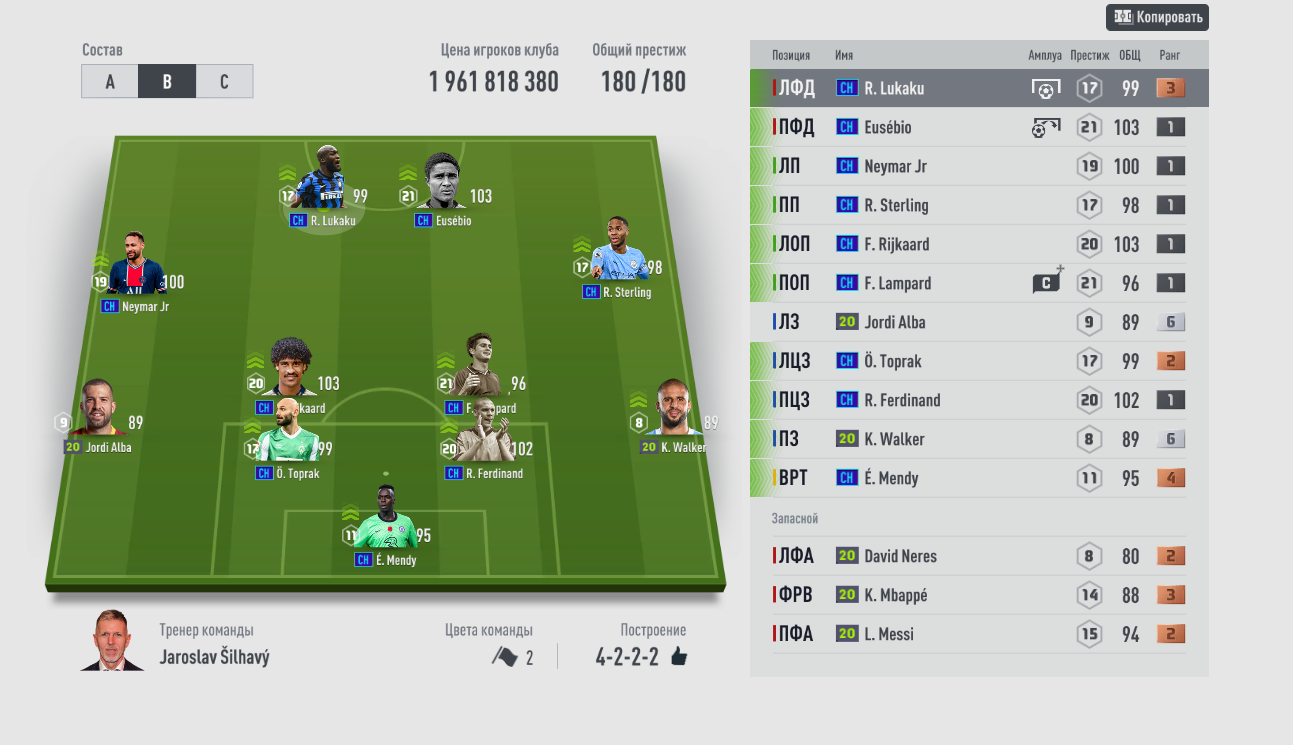The image size is (1293, 745).
Task: Select Neymar Jr card on the pitch
Action: coord(134,270)
